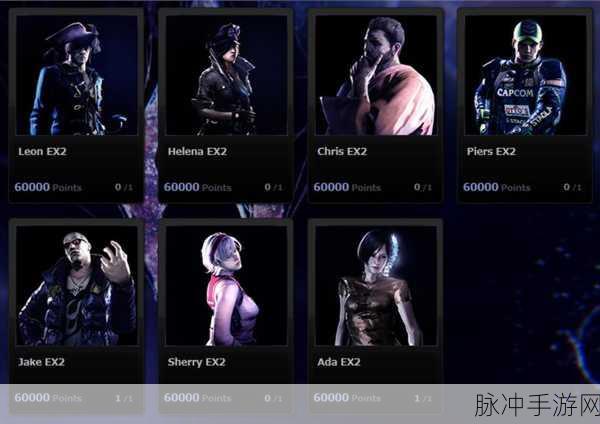Choose the Helena EX2 costume card

tap(225, 105)
